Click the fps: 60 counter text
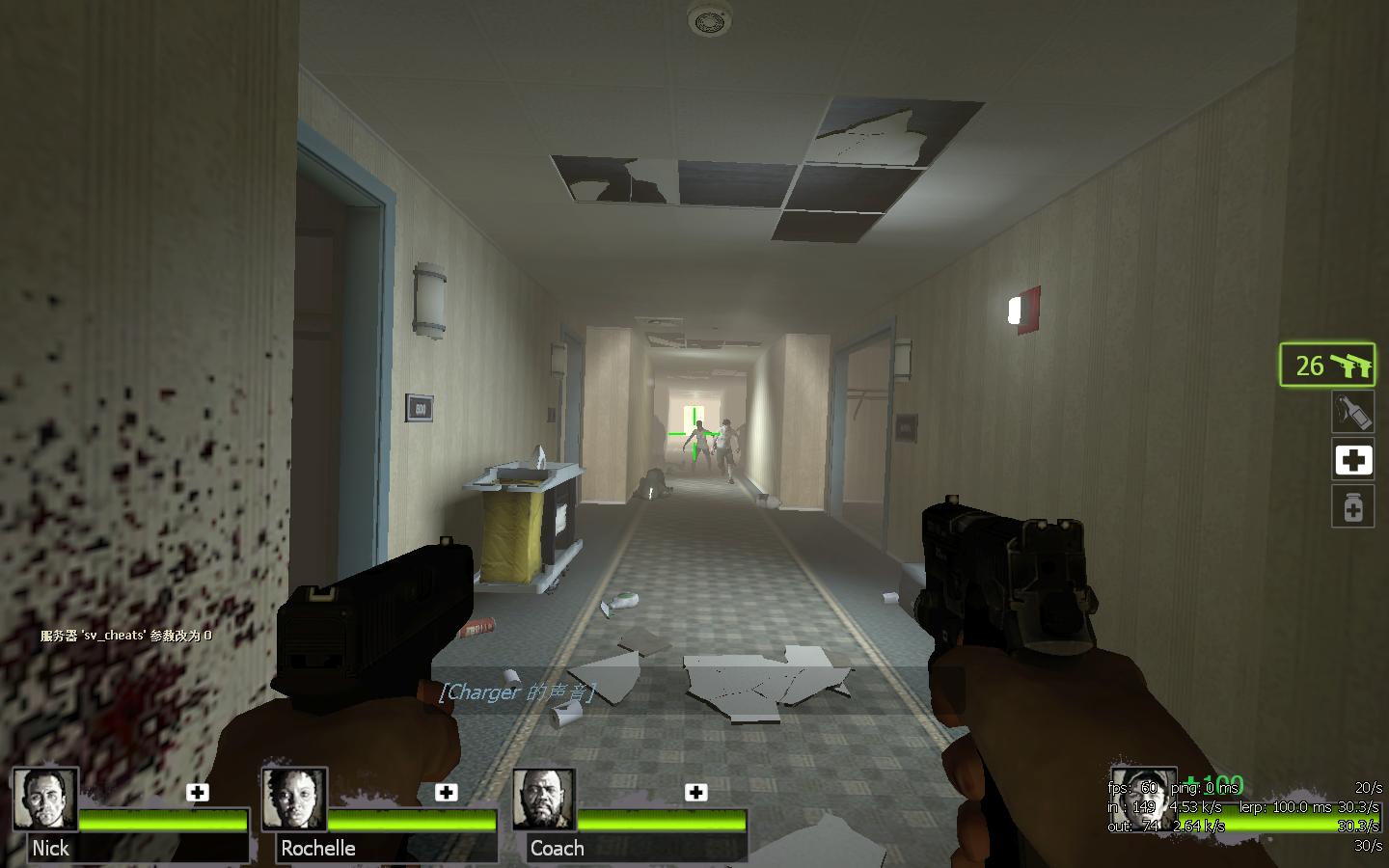Image resolution: width=1389 pixels, height=868 pixels. (1131, 787)
